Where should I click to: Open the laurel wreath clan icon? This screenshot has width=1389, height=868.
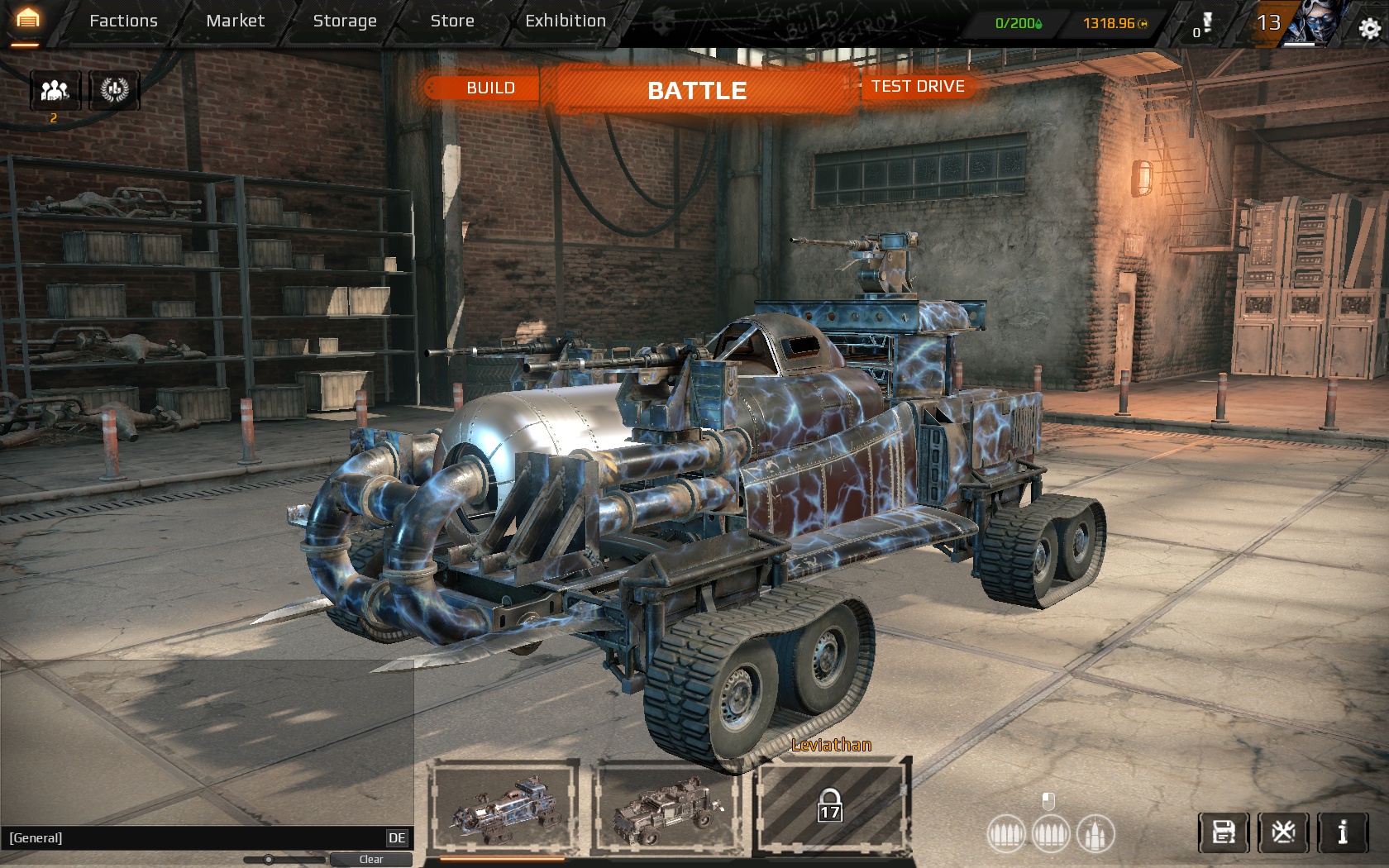pyautogui.click(x=115, y=89)
